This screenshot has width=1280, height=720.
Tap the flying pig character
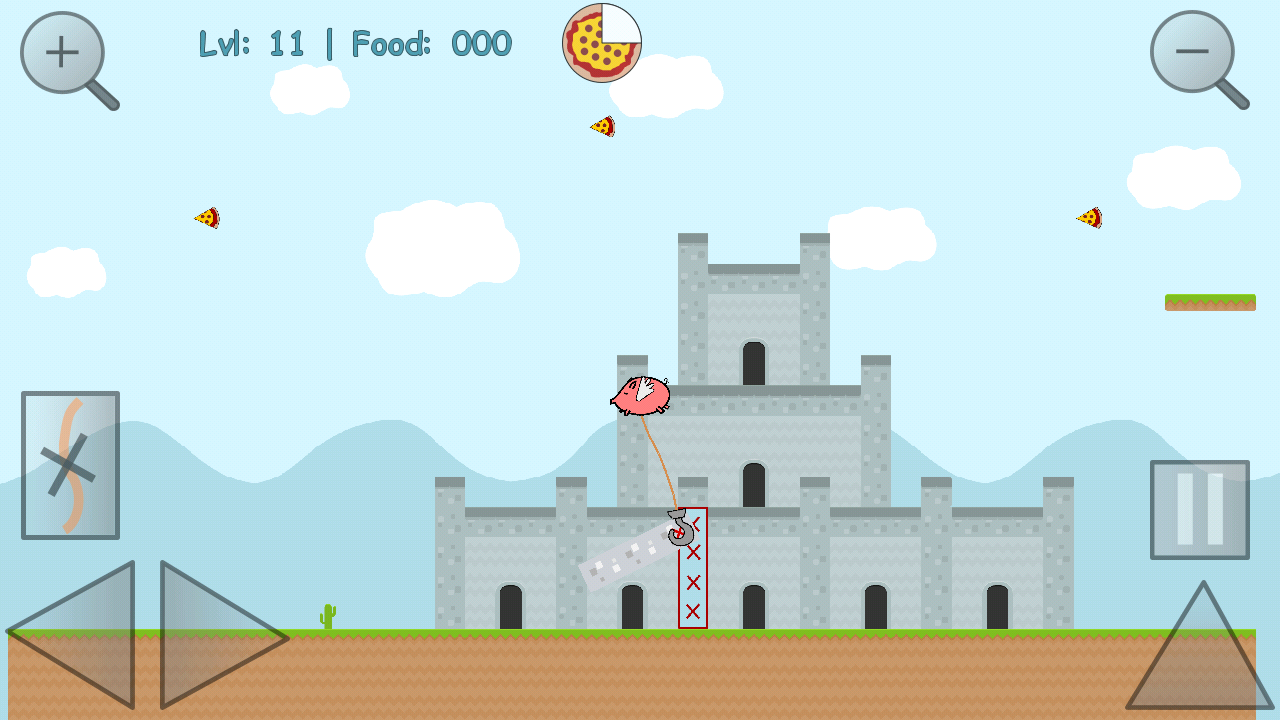(640, 398)
